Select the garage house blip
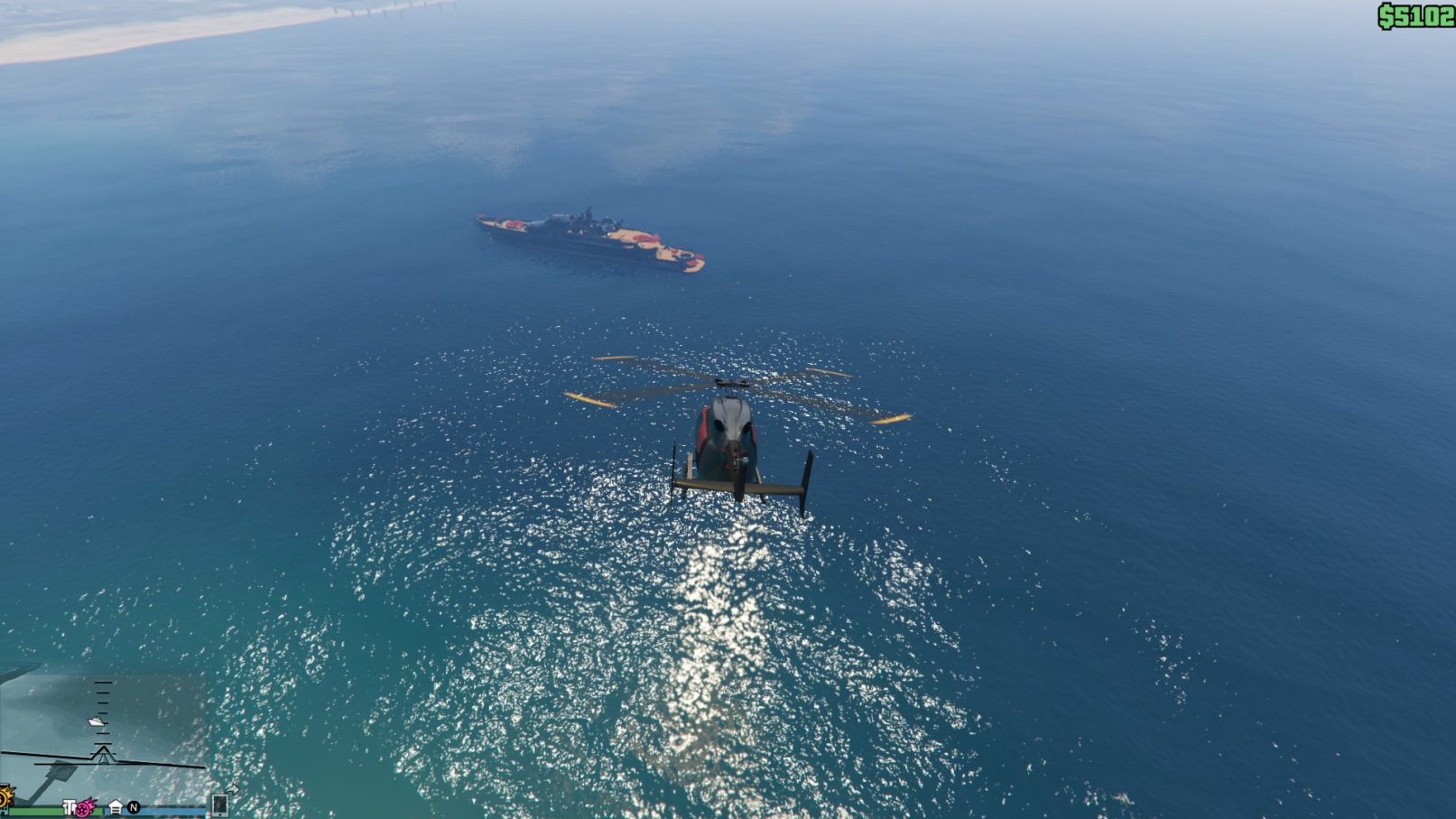This screenshot has width=1456, height=819. [x=116, y=807]
